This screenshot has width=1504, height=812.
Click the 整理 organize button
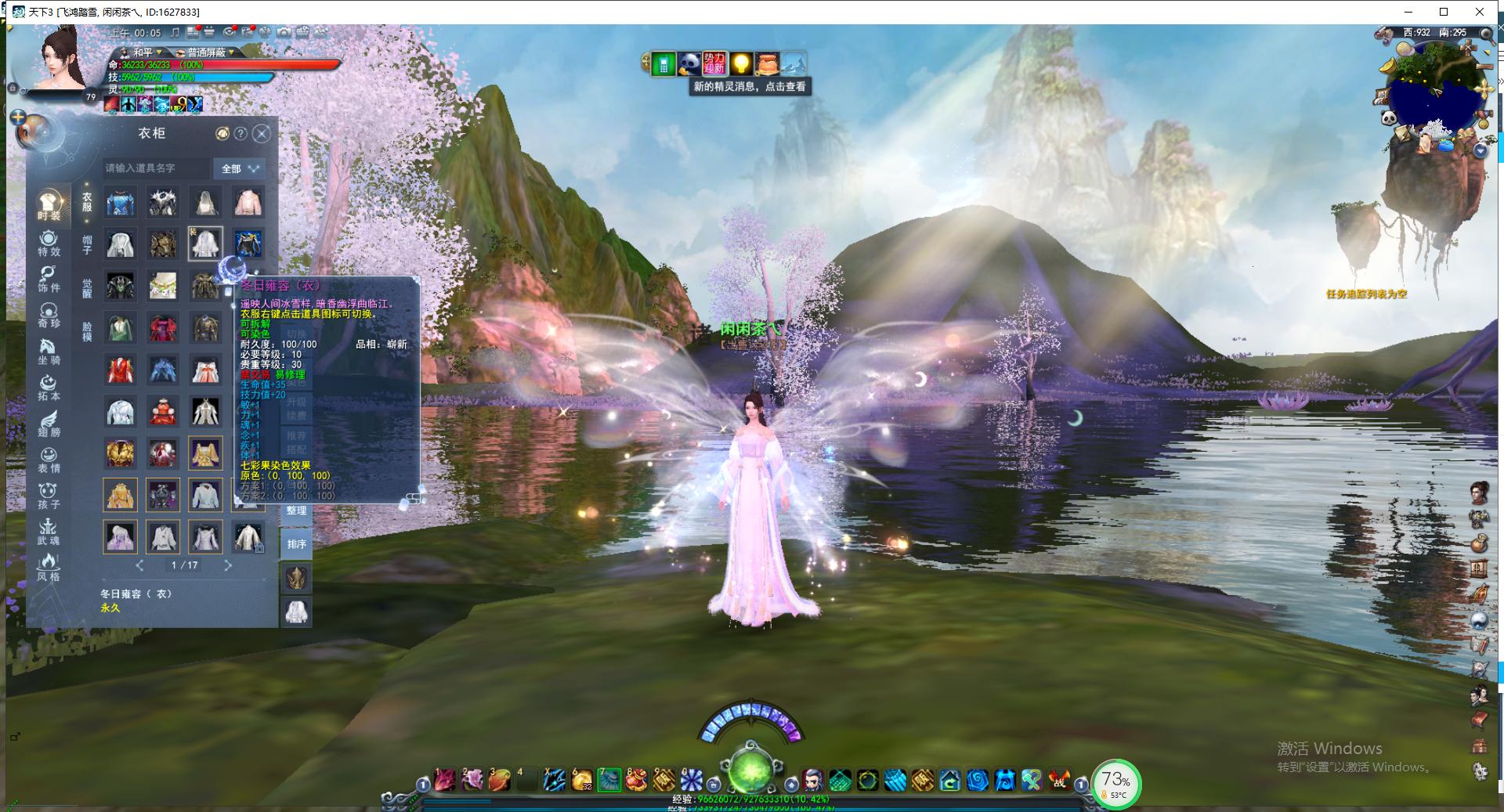[x=296, y=511]
